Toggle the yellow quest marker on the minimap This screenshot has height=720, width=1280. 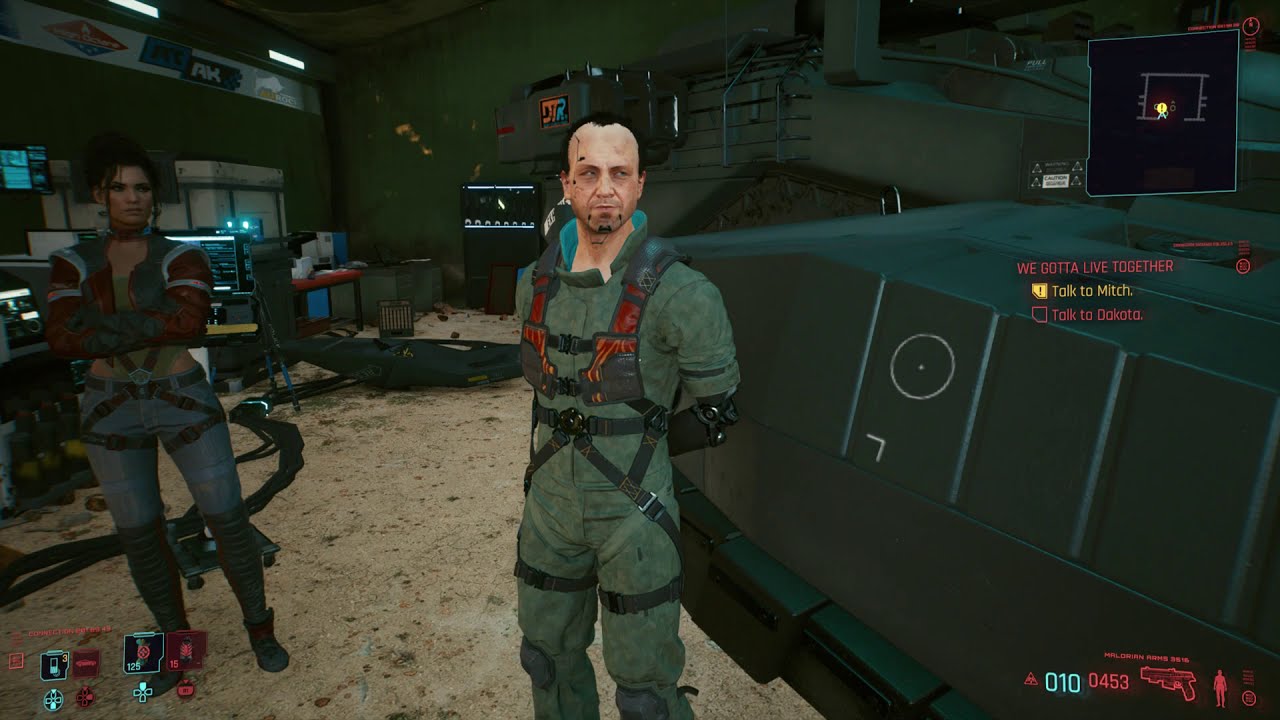click(x=1162, y=108)
